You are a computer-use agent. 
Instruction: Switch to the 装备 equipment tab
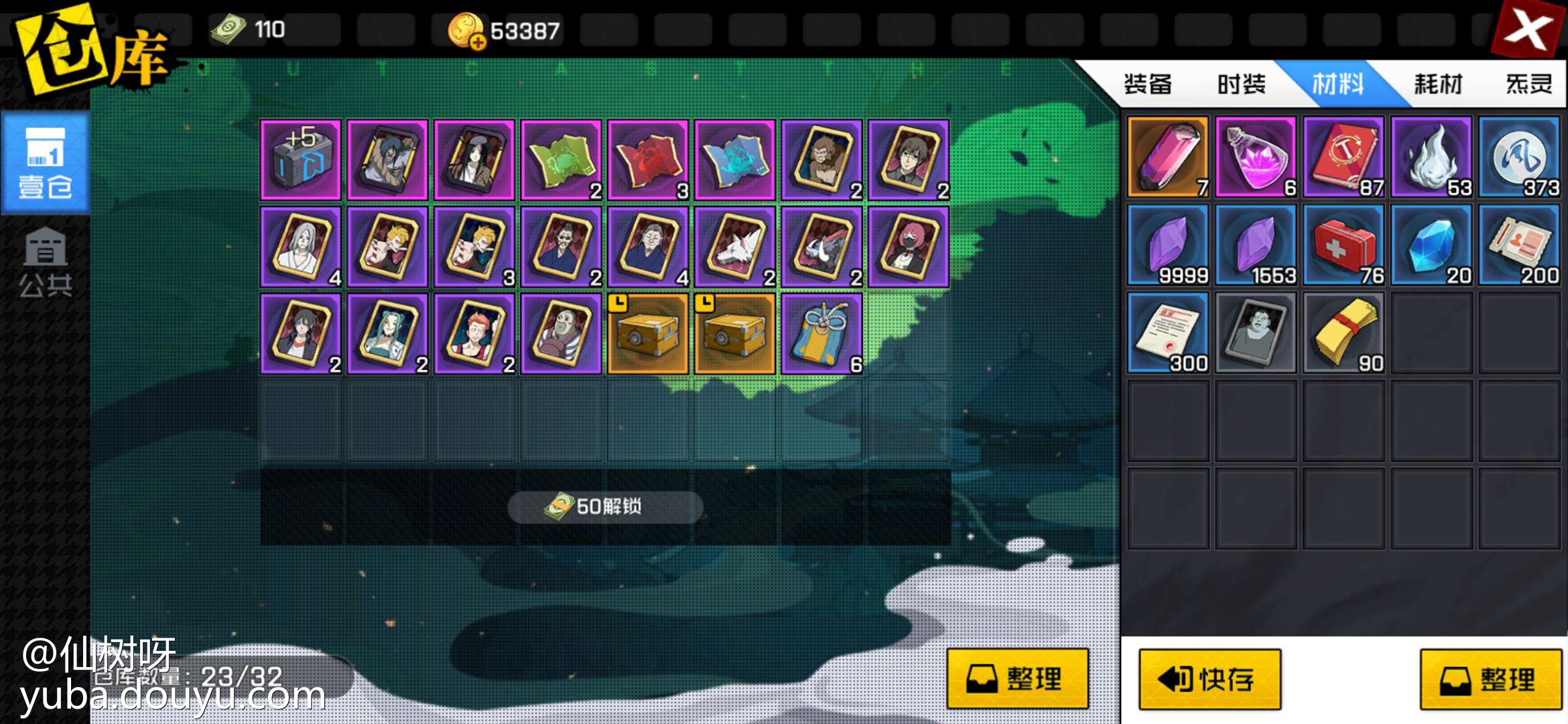tap(1147, 84)
